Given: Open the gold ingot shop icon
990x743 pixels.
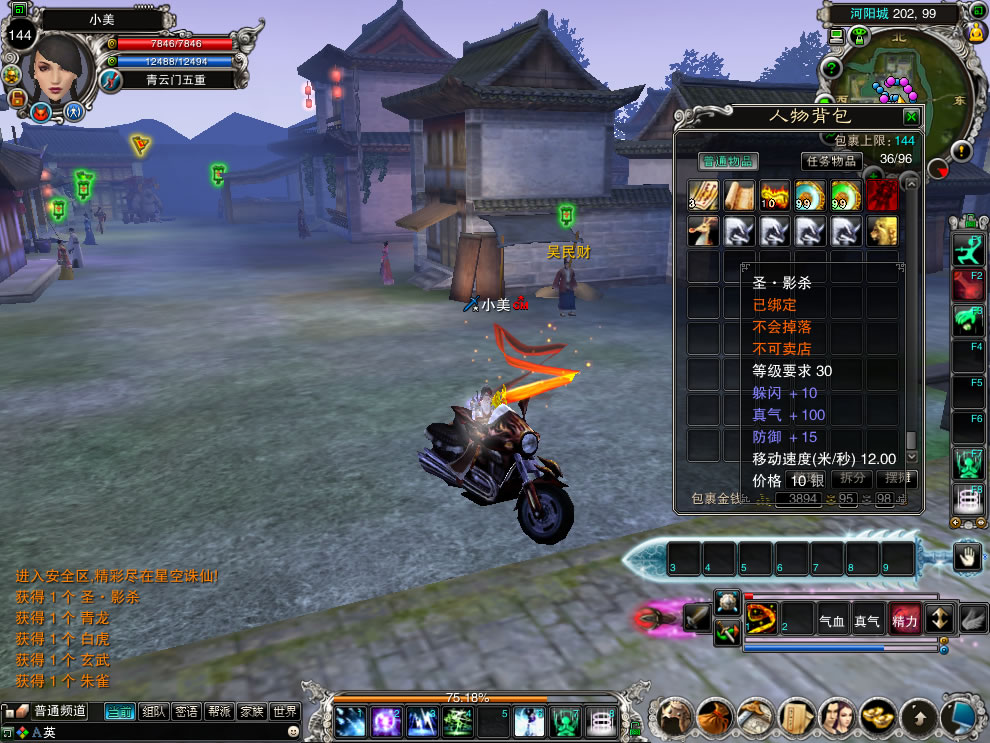Looking at the screenshot, I should [x=877, y=717].
